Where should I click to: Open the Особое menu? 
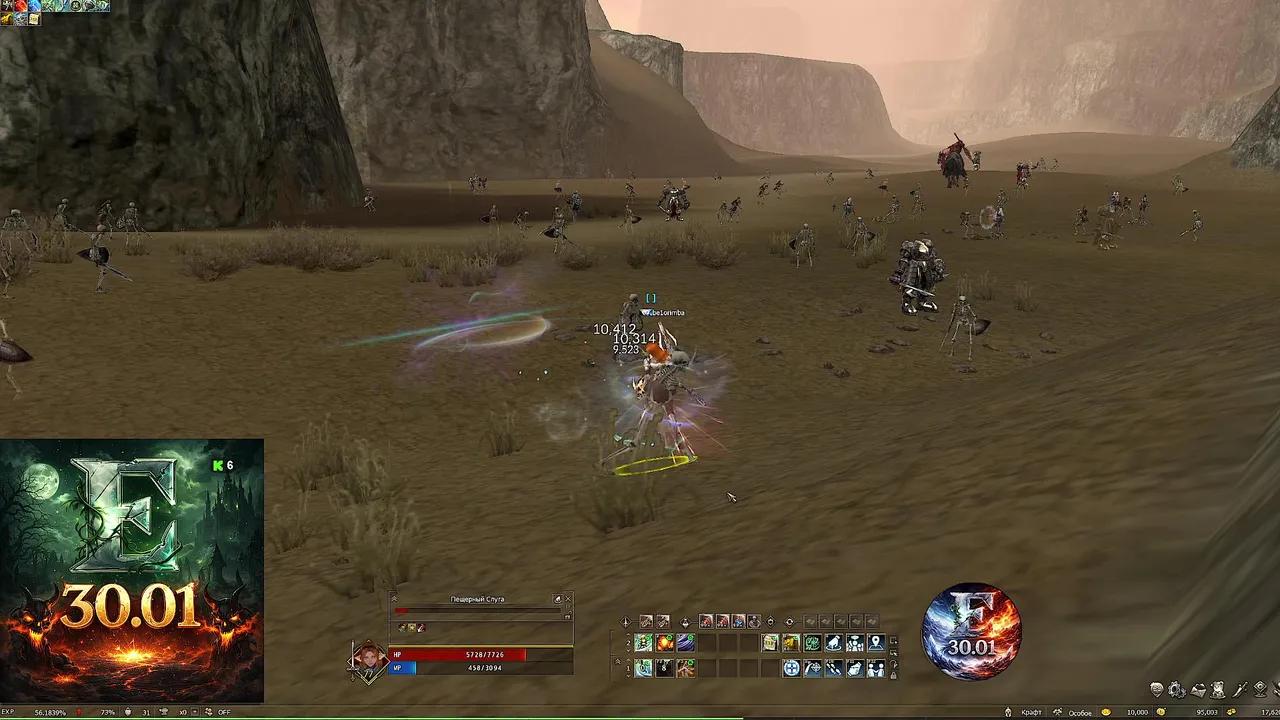pyautogui.click(x=1080, y=713)
